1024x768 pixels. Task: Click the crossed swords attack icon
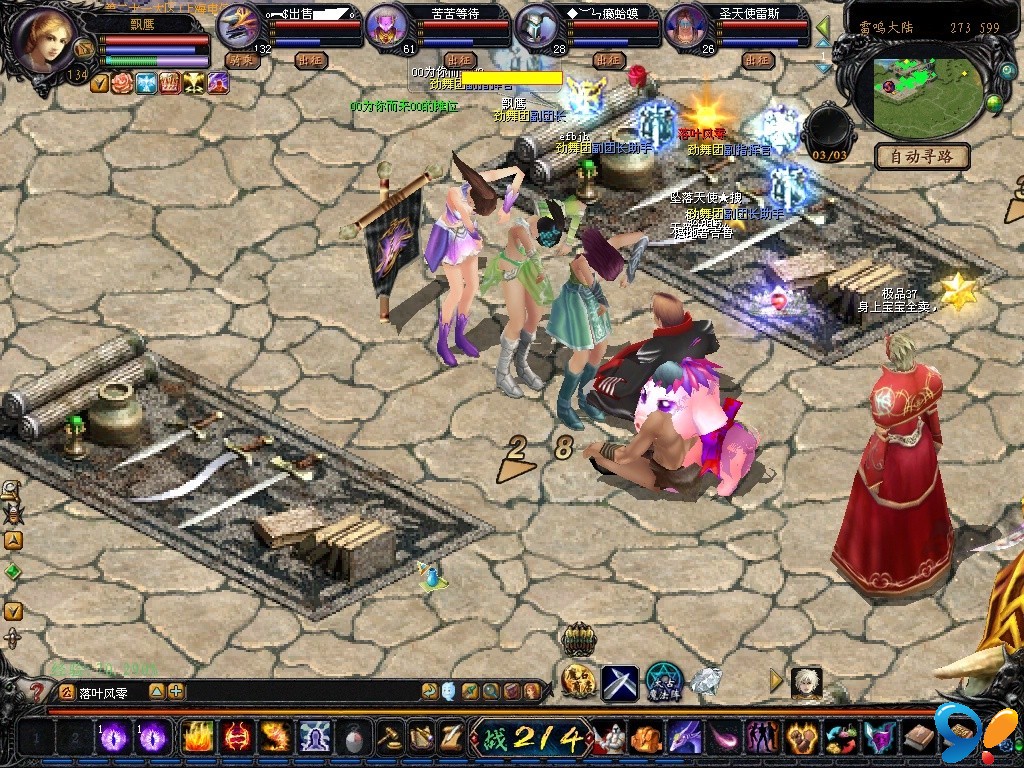click(x=620, y=681)
